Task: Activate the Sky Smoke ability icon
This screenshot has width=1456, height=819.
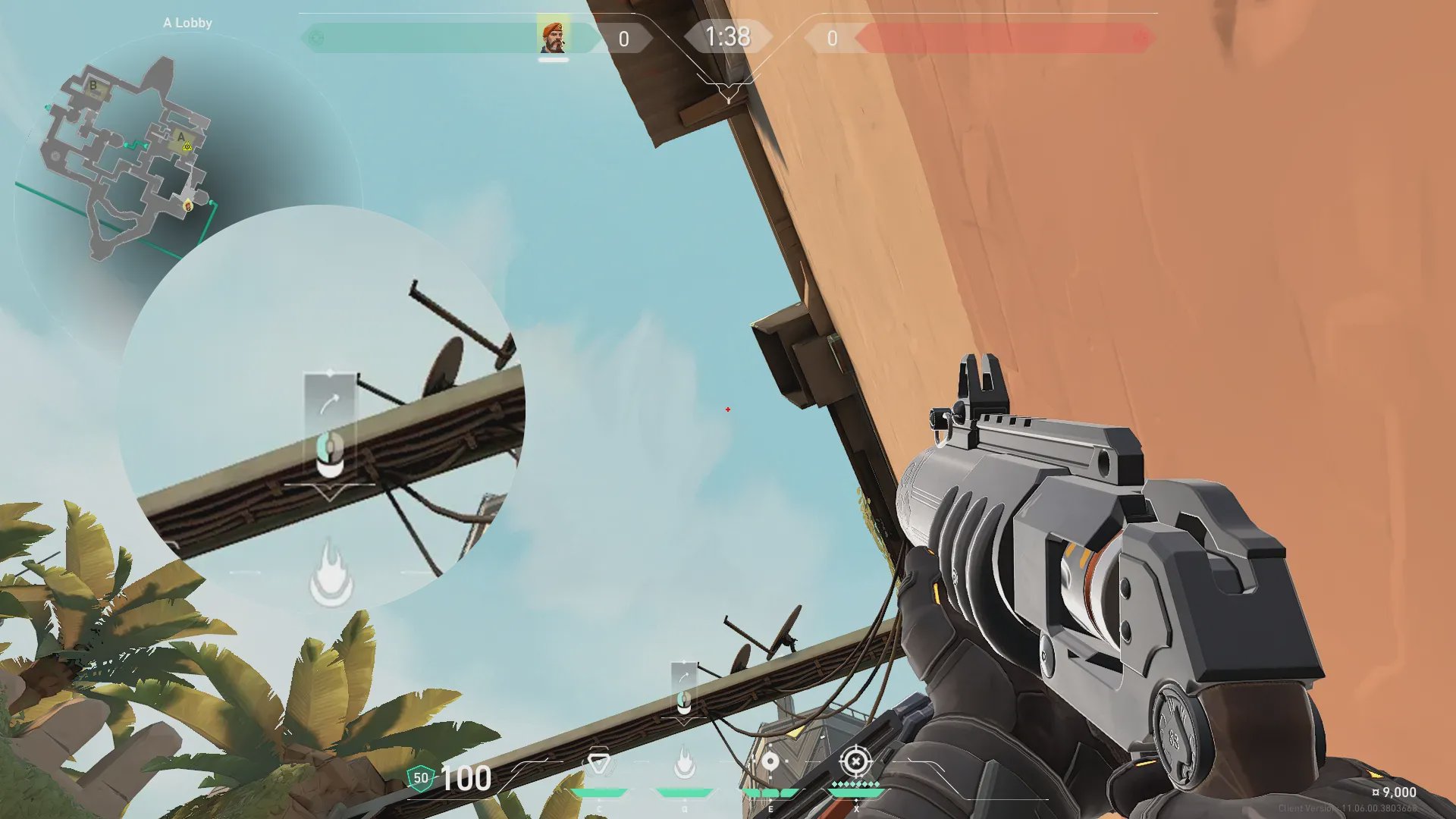Action: pyautogui.click(x=770, y=761)
